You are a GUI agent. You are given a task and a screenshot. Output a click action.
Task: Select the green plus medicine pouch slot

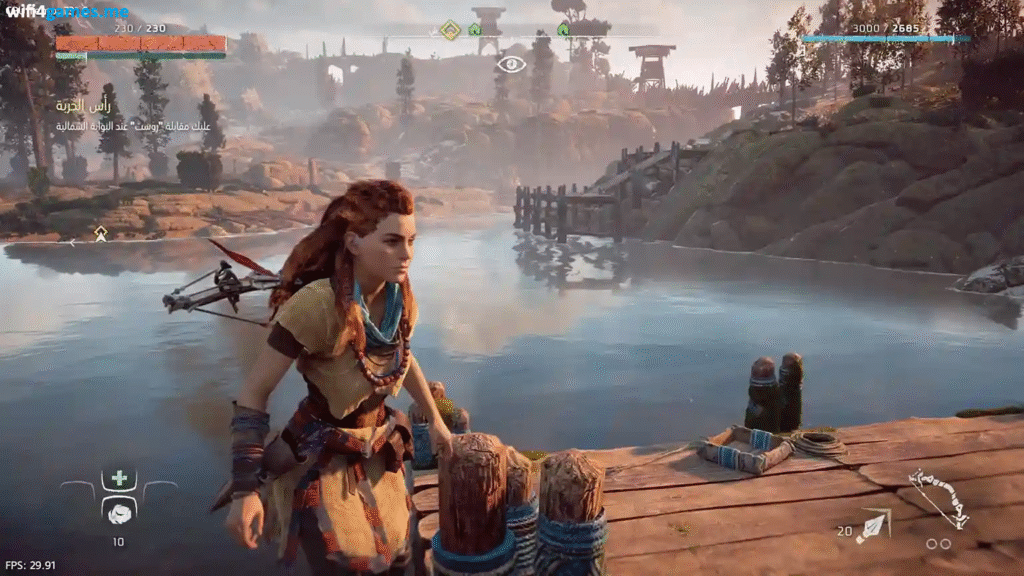click(119, 478)
